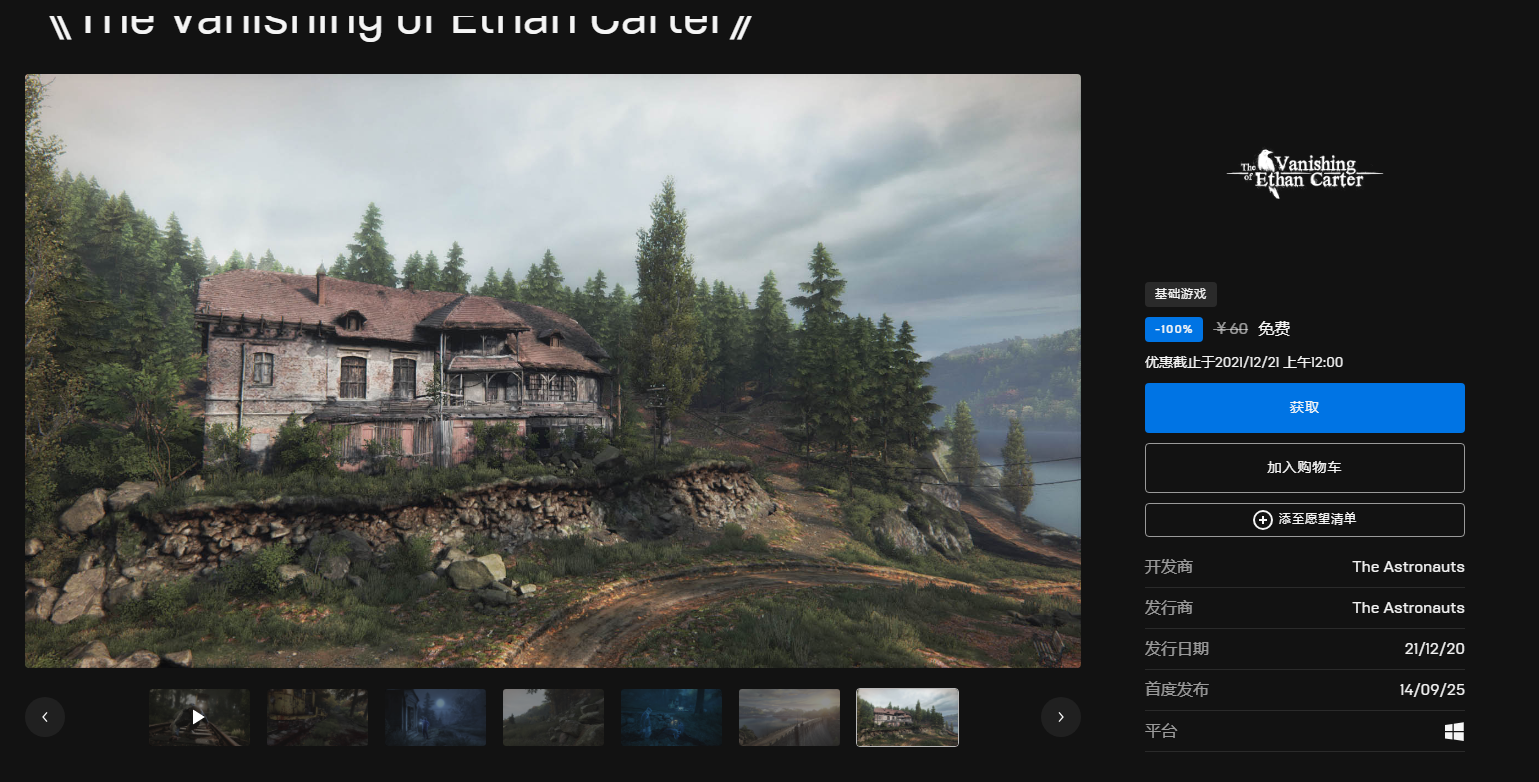Show previous thumbnails with left arrow
Screen dimensions: 1539x782
click(x=45, y=717)
